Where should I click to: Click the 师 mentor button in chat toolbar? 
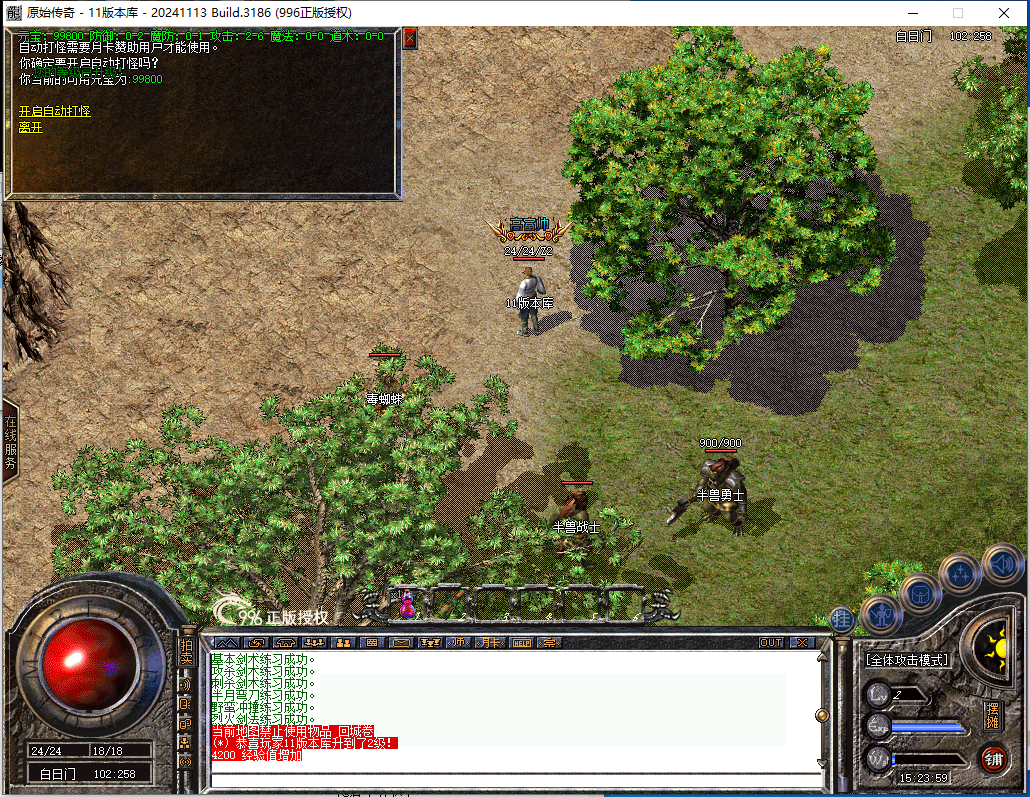[x=460, y=642]
